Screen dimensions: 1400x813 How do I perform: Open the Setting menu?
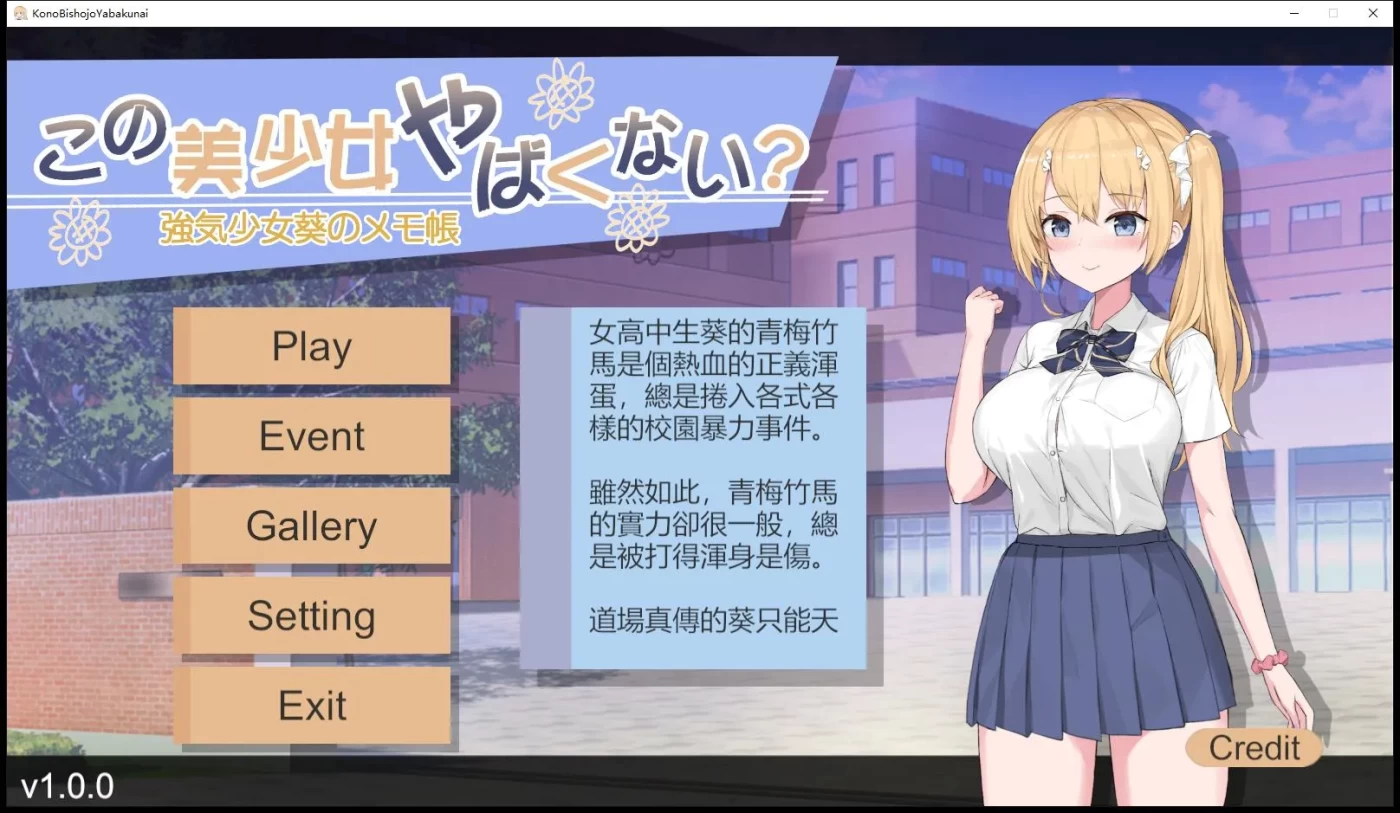pyautogui.click(x=312, y=616)
